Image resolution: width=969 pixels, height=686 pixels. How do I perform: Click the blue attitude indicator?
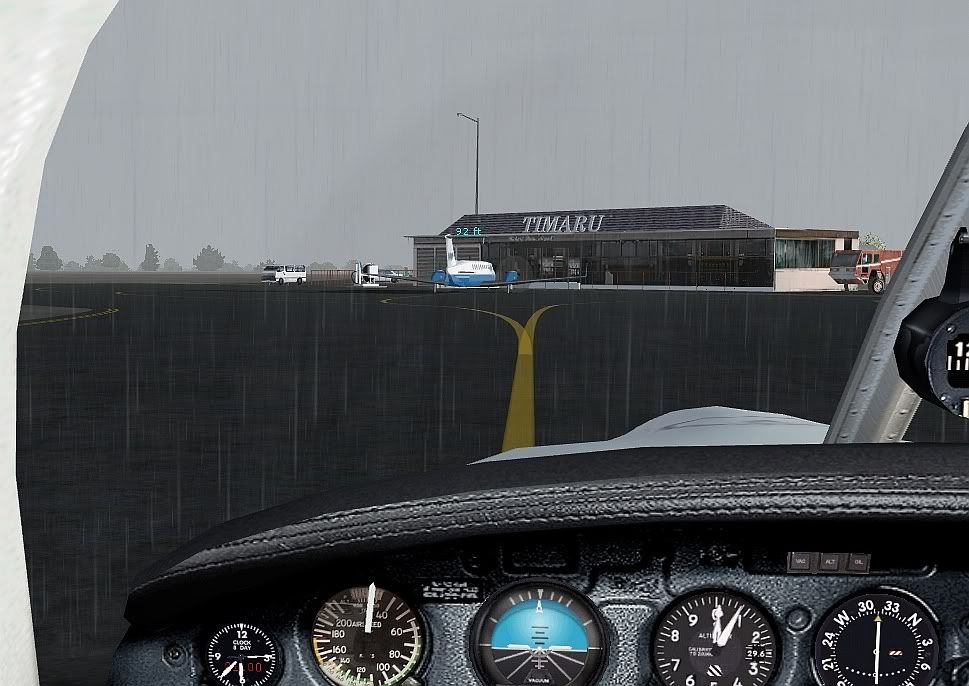pyautogui.click(x=539, y=637)
